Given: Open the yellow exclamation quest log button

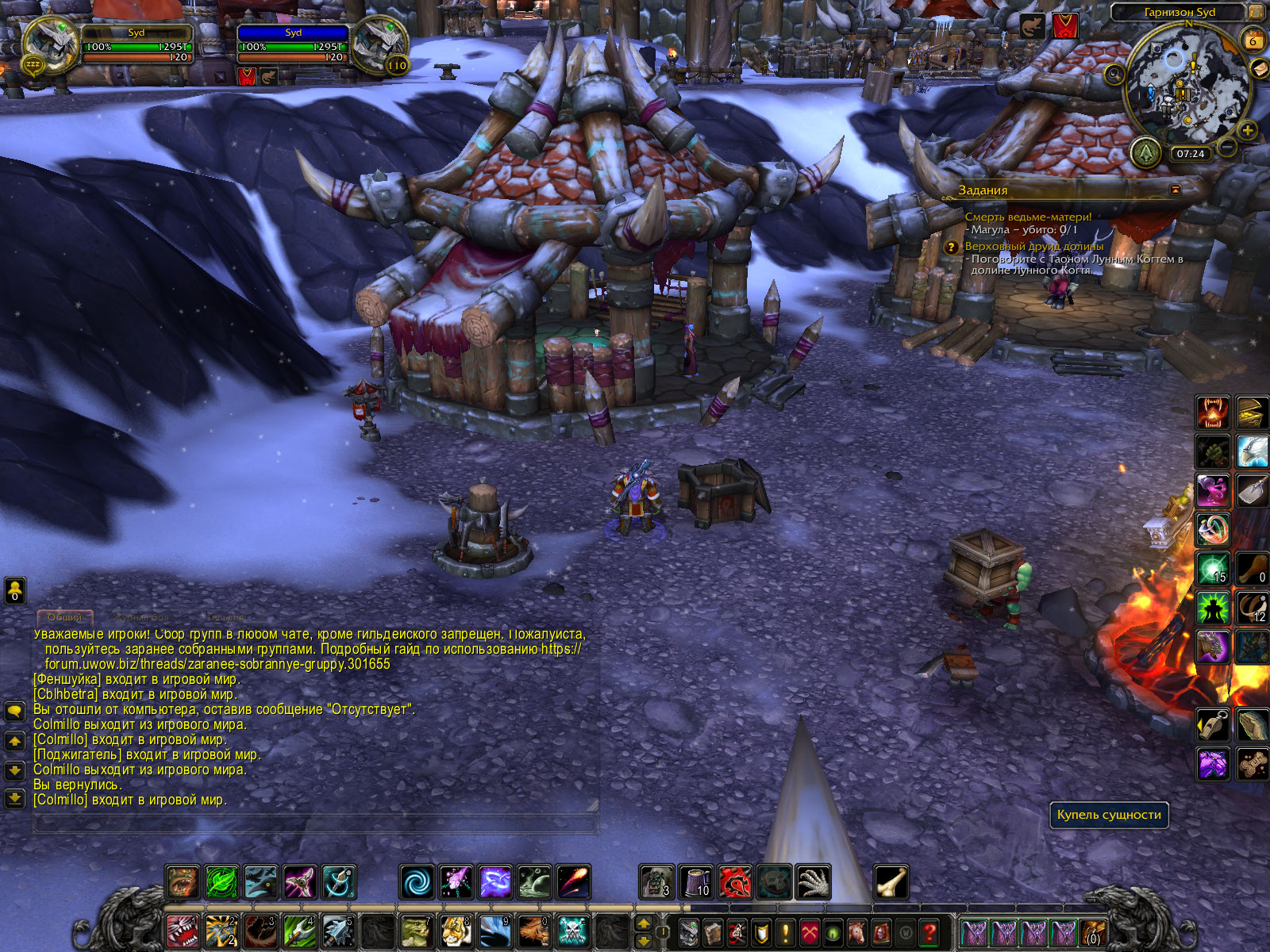Looking at the screenshot, I should tap(786, 932).
